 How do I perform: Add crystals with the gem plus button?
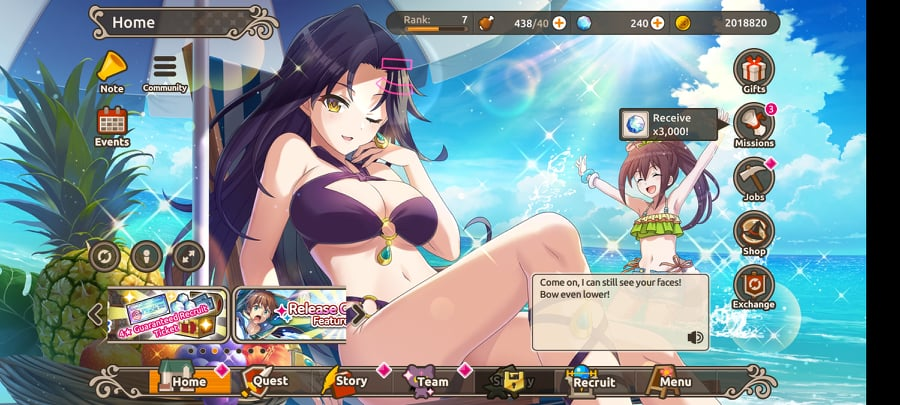(657, 22)
